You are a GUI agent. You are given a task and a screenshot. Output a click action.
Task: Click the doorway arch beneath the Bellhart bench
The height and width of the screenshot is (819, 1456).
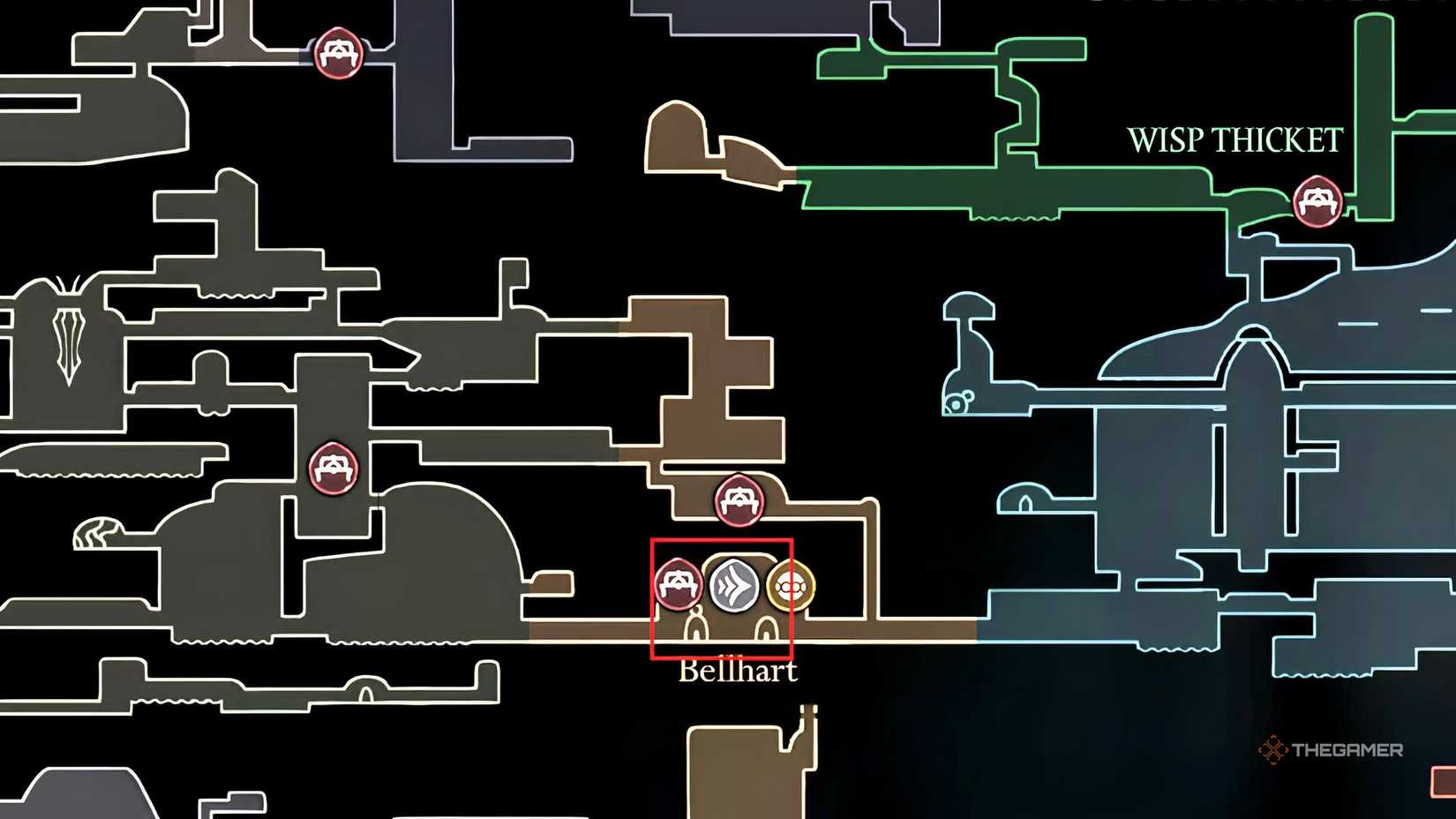click(696, 627)
